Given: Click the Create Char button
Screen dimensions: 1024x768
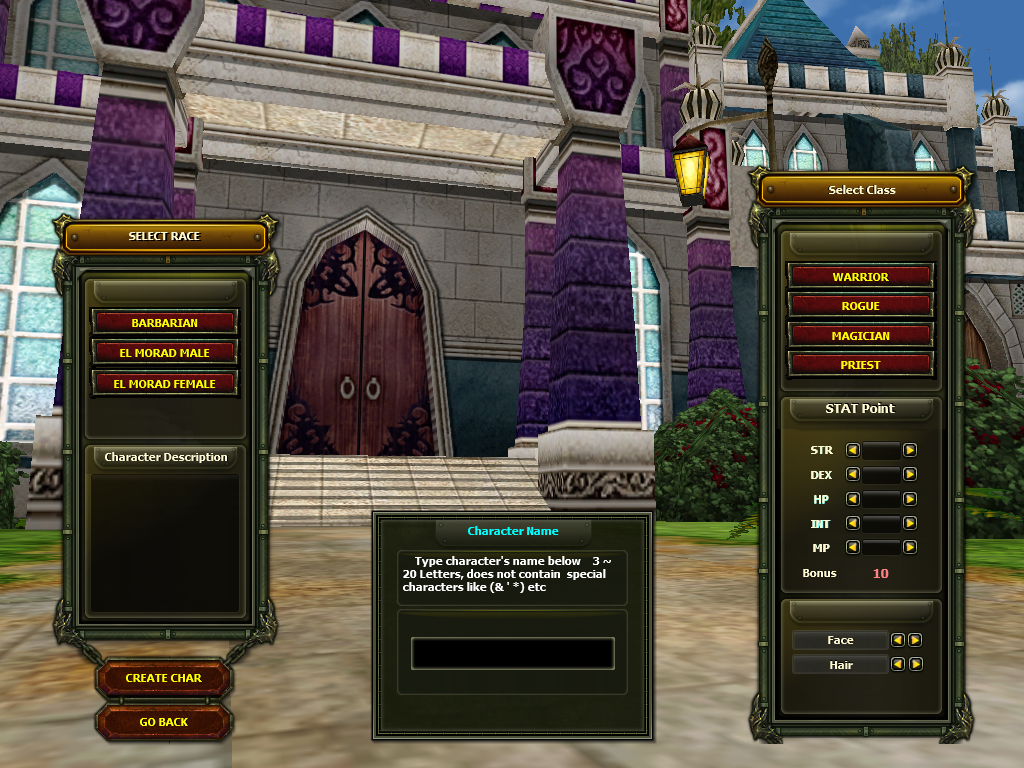Looking at the screenshot, I should (x=164, y=678).
